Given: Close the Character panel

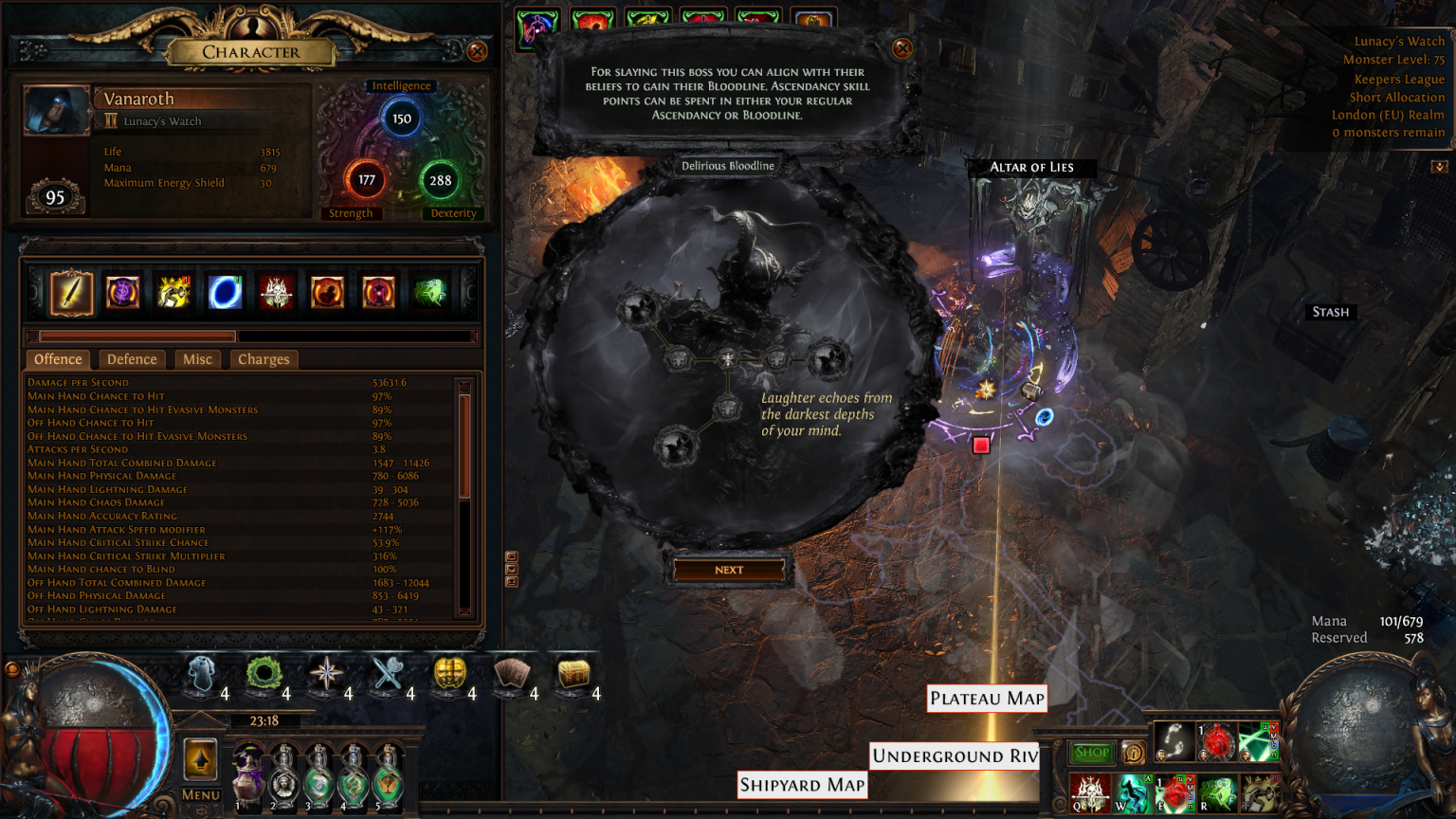Looking at the screenshot, I should coord(477,51).
